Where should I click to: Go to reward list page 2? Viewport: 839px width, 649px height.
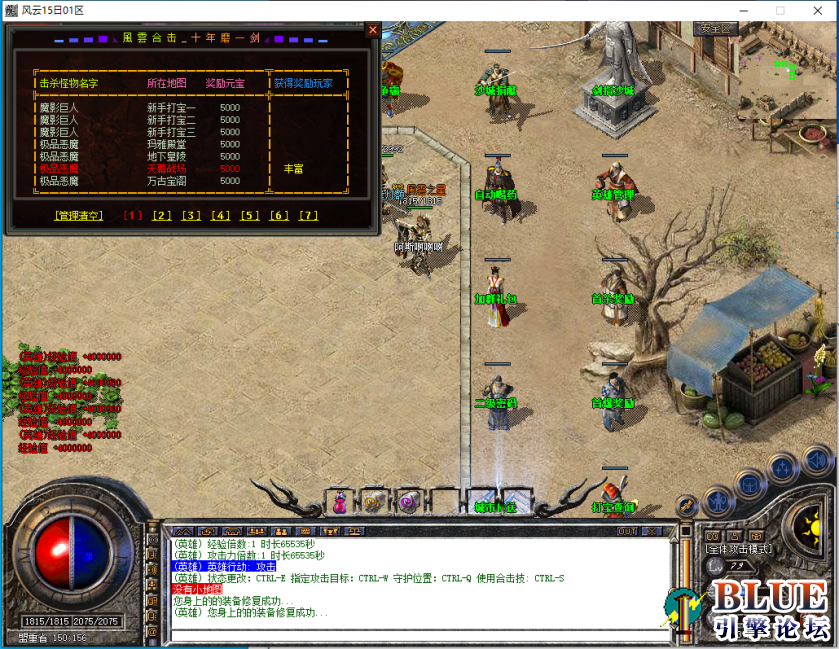pos(162,215)
